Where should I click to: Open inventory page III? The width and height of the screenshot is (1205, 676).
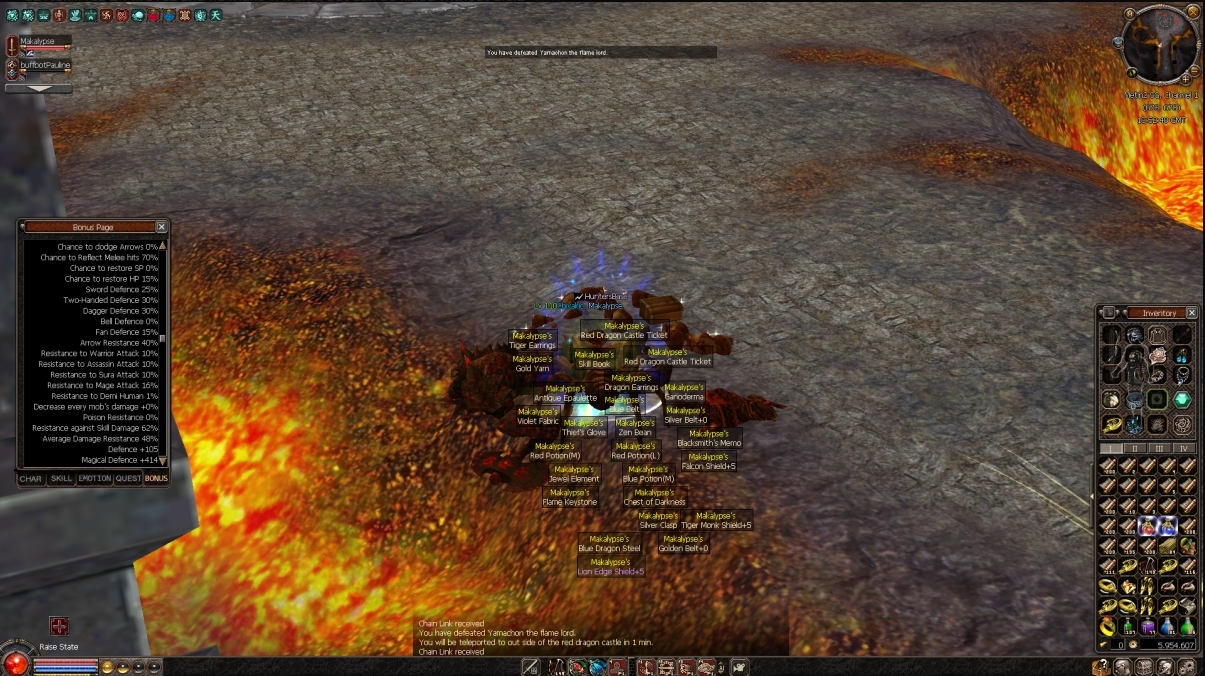pyautogui.click(x=1160, y=448)
